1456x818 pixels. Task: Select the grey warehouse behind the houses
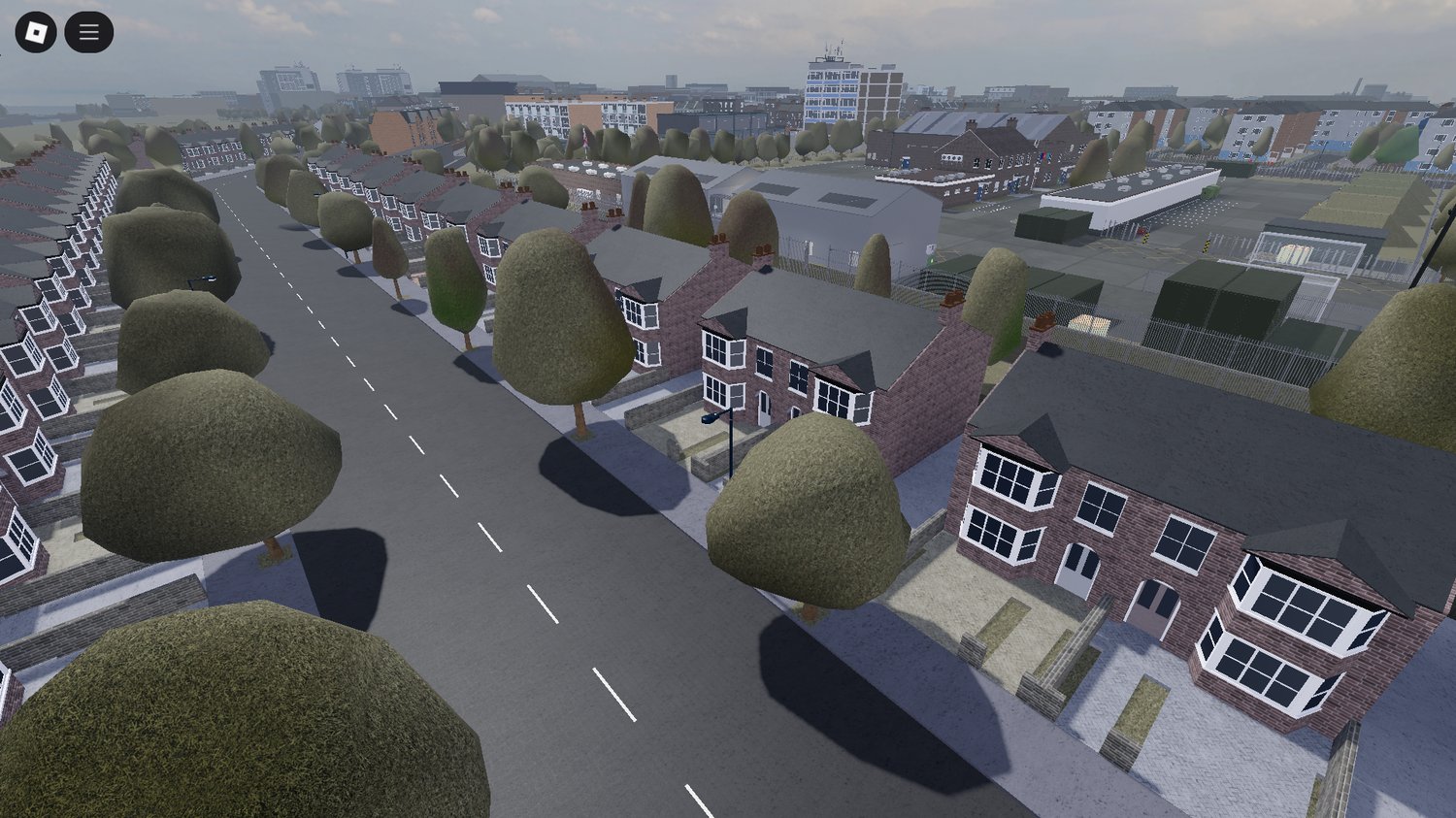[844, 204]
